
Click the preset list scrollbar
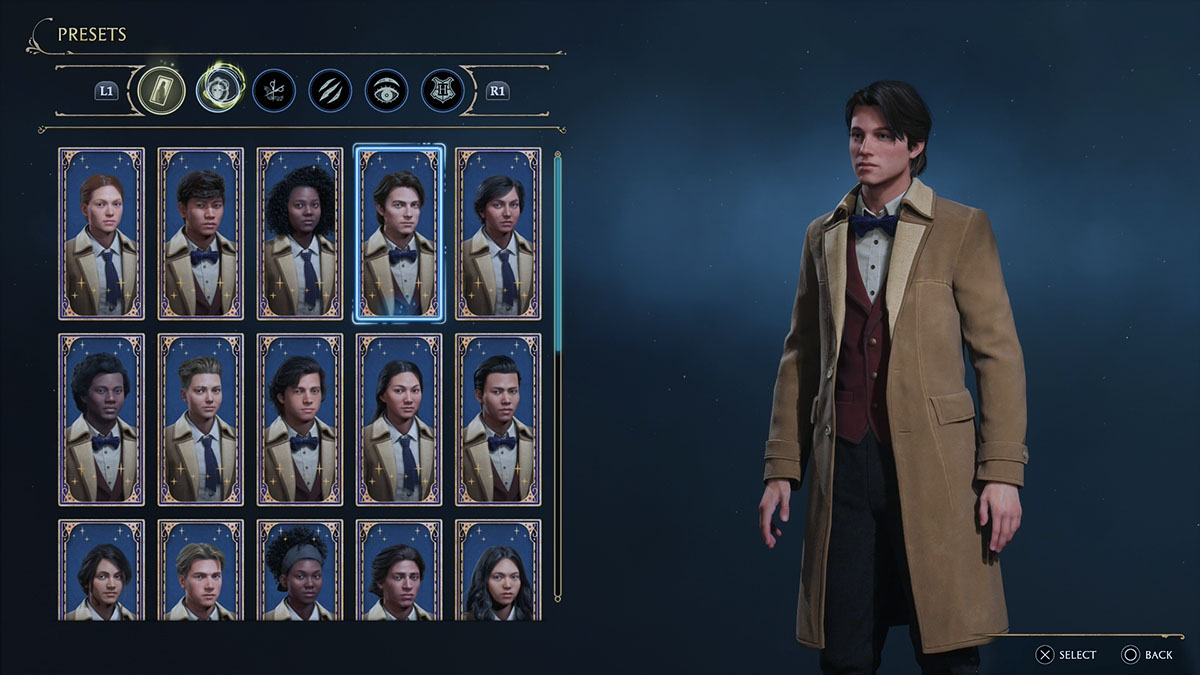pos(558,250)
